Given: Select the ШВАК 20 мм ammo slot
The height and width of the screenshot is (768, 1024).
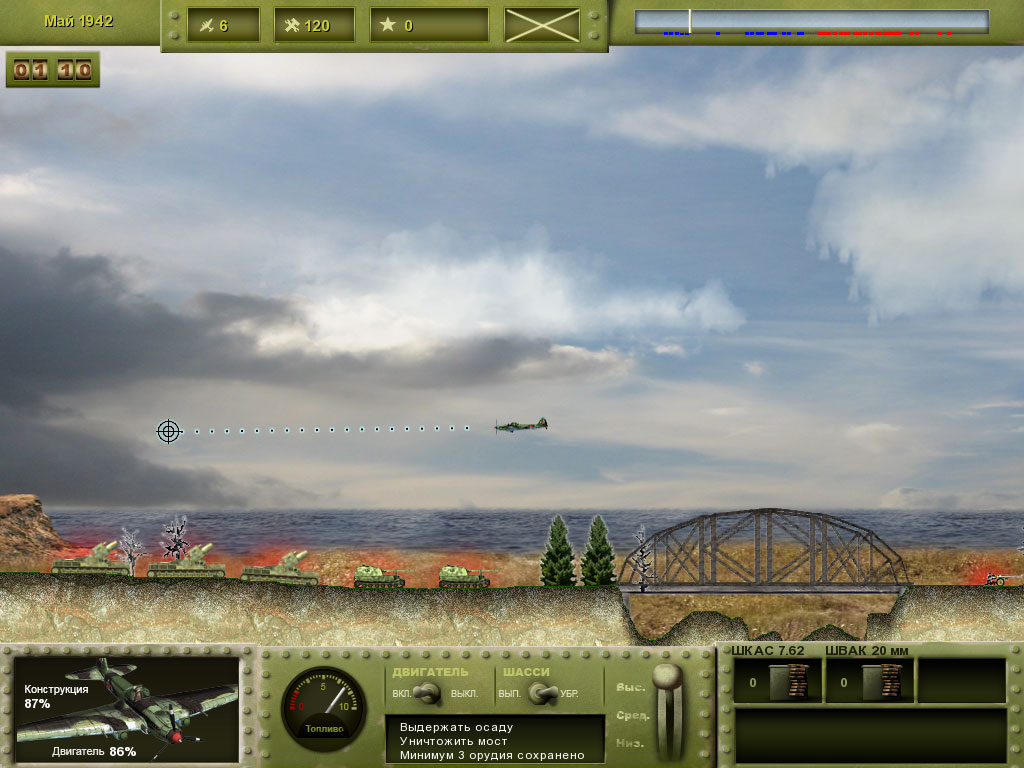Looking at the screenshot, I should point(869,682).
